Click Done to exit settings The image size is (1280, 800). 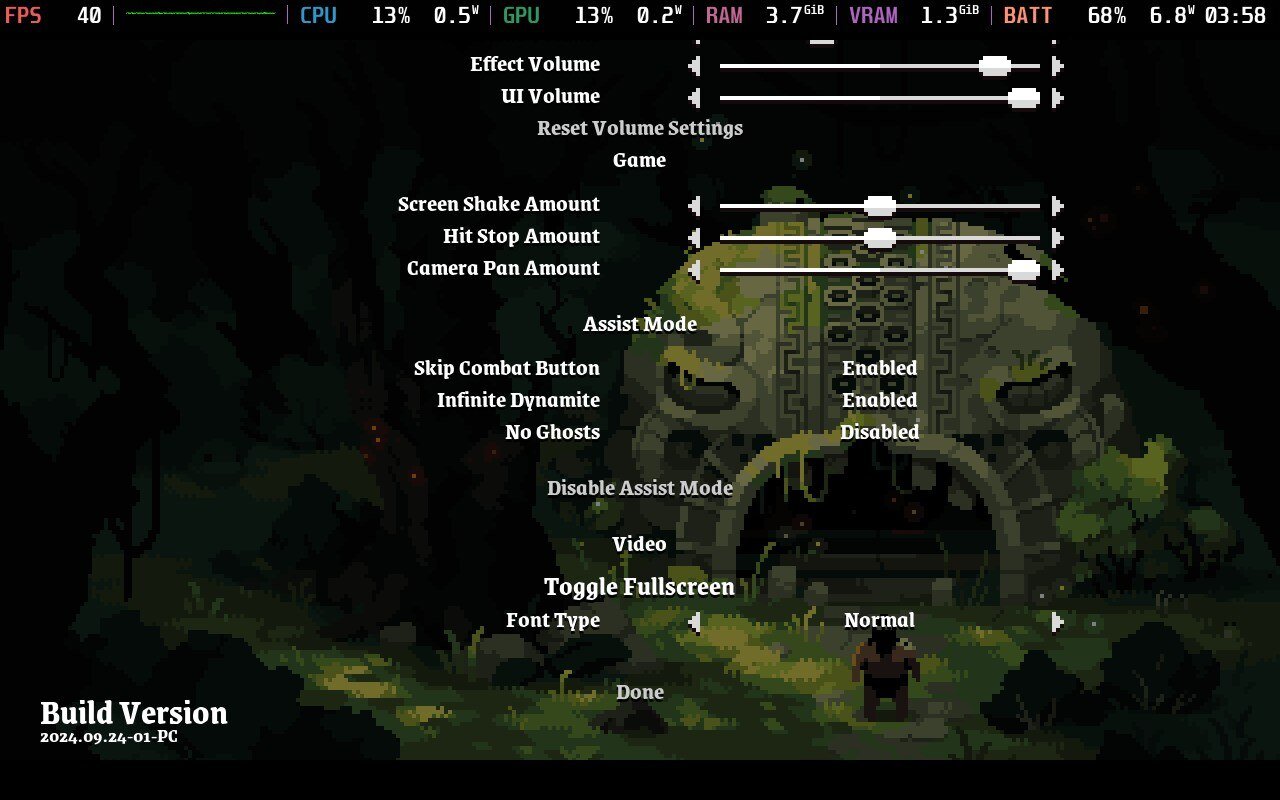pos(639,692)
